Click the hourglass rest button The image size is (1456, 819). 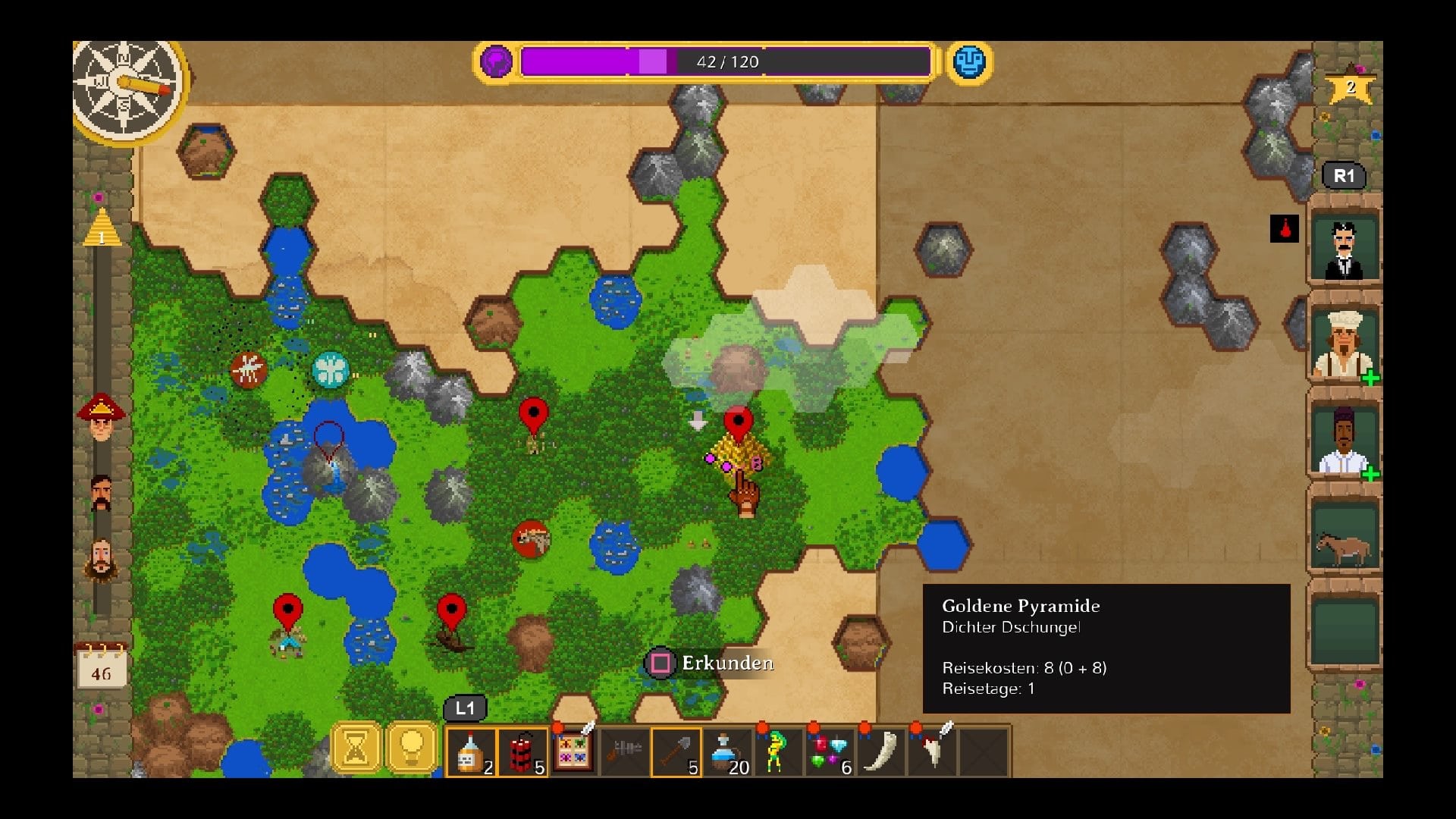tap(356, 748)
